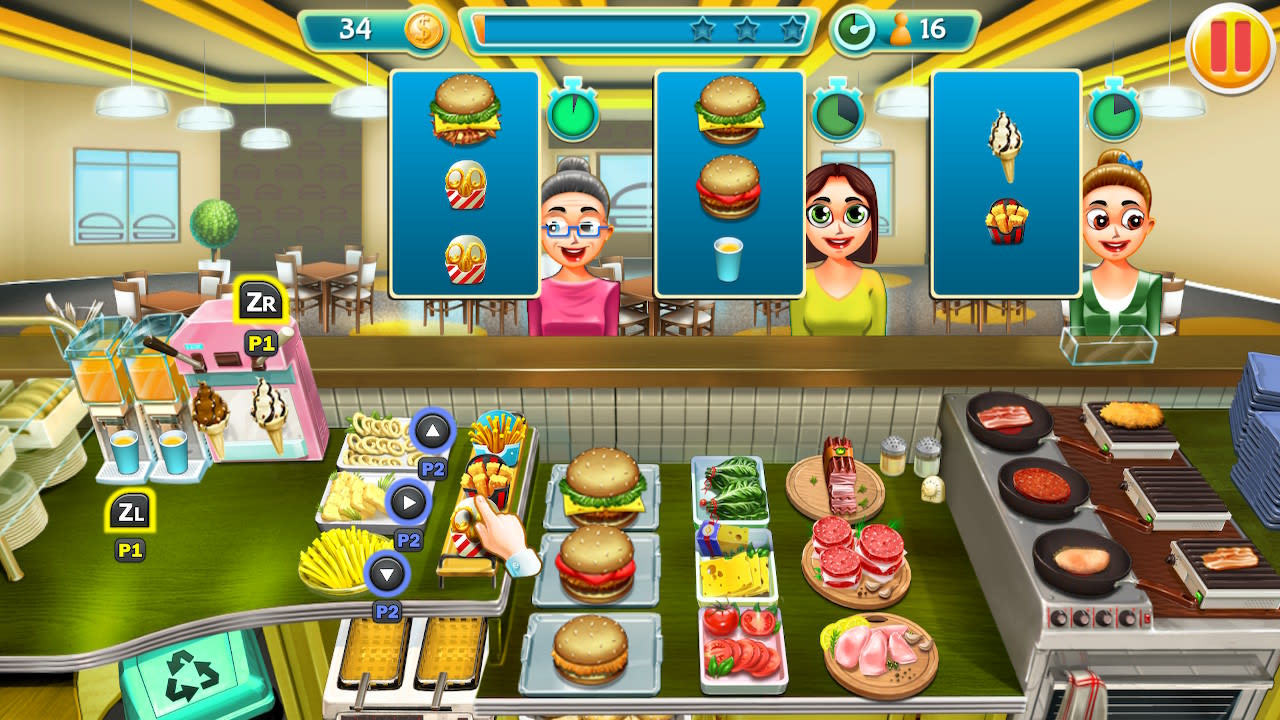Click the clock icon near the customer counter
Image resolution: width=1280 pixels, height=720 pixels.
tap(855, 29)
